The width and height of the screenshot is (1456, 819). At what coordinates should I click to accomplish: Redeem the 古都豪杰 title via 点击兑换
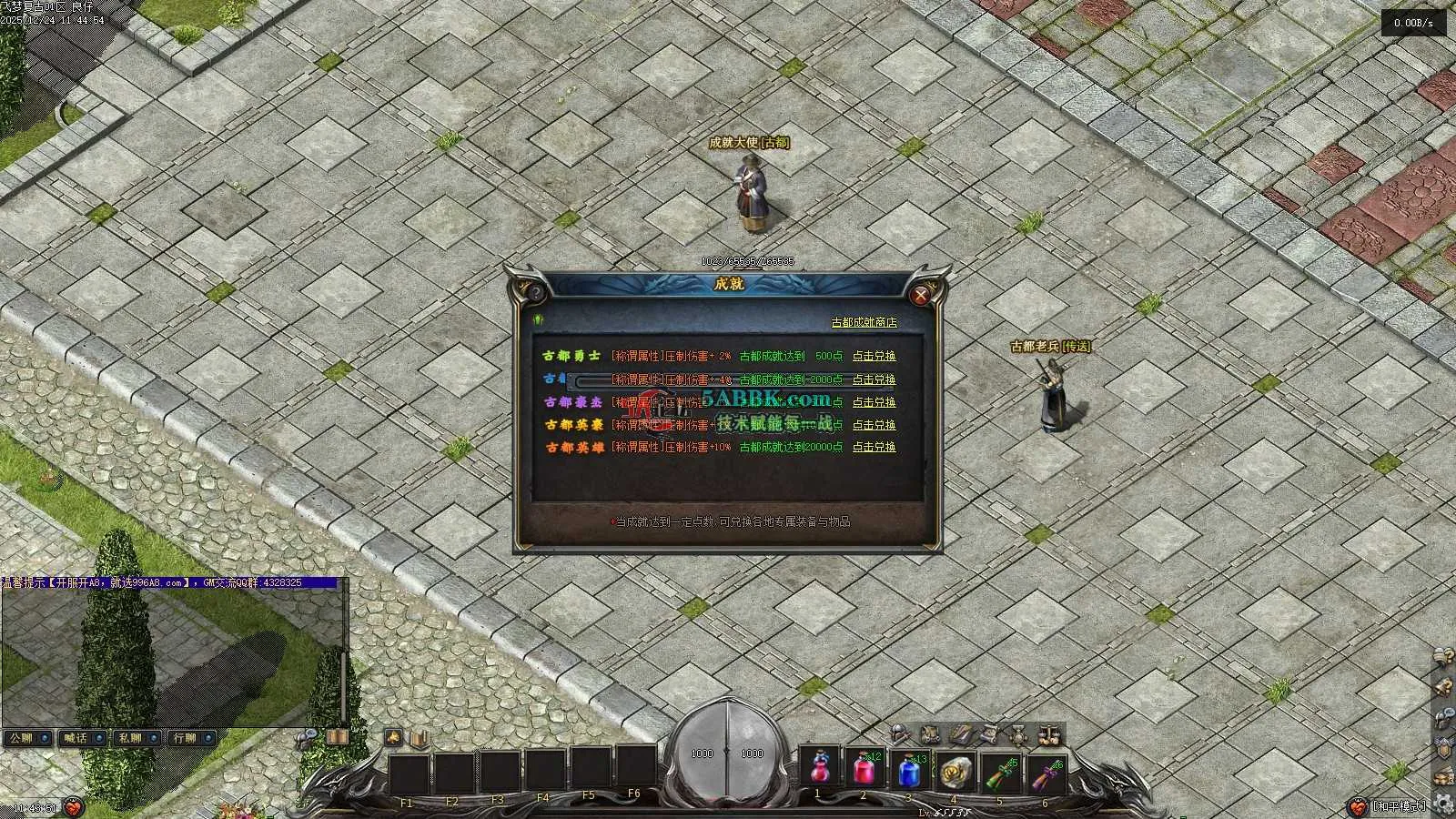[874, 402]
